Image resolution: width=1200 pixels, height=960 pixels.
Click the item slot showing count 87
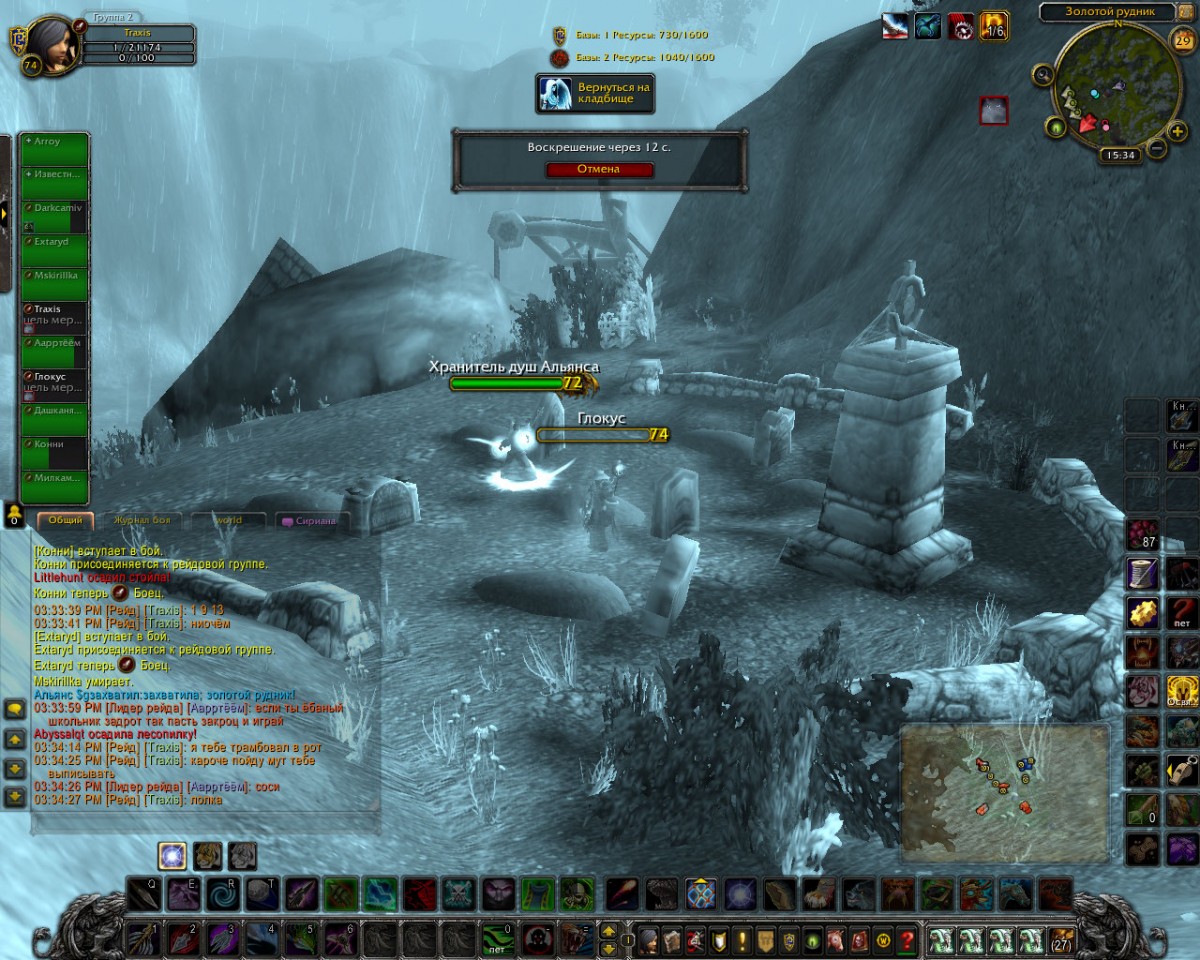coord(1142,532)
